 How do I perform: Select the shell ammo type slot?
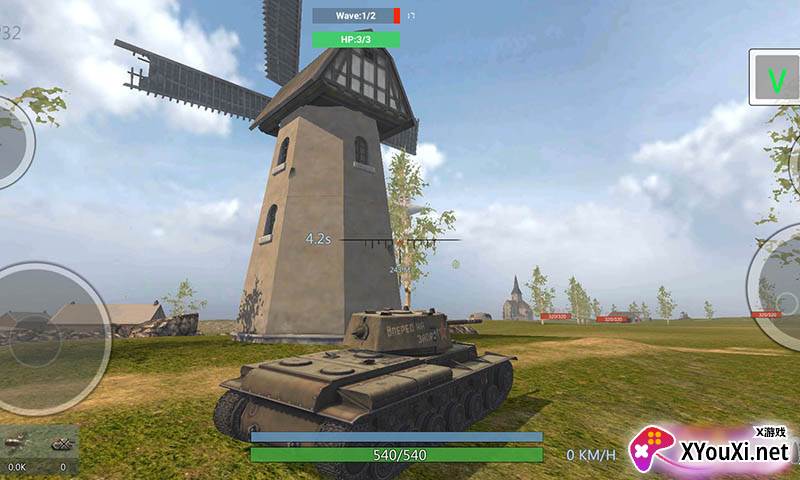(x=17, y=443)
